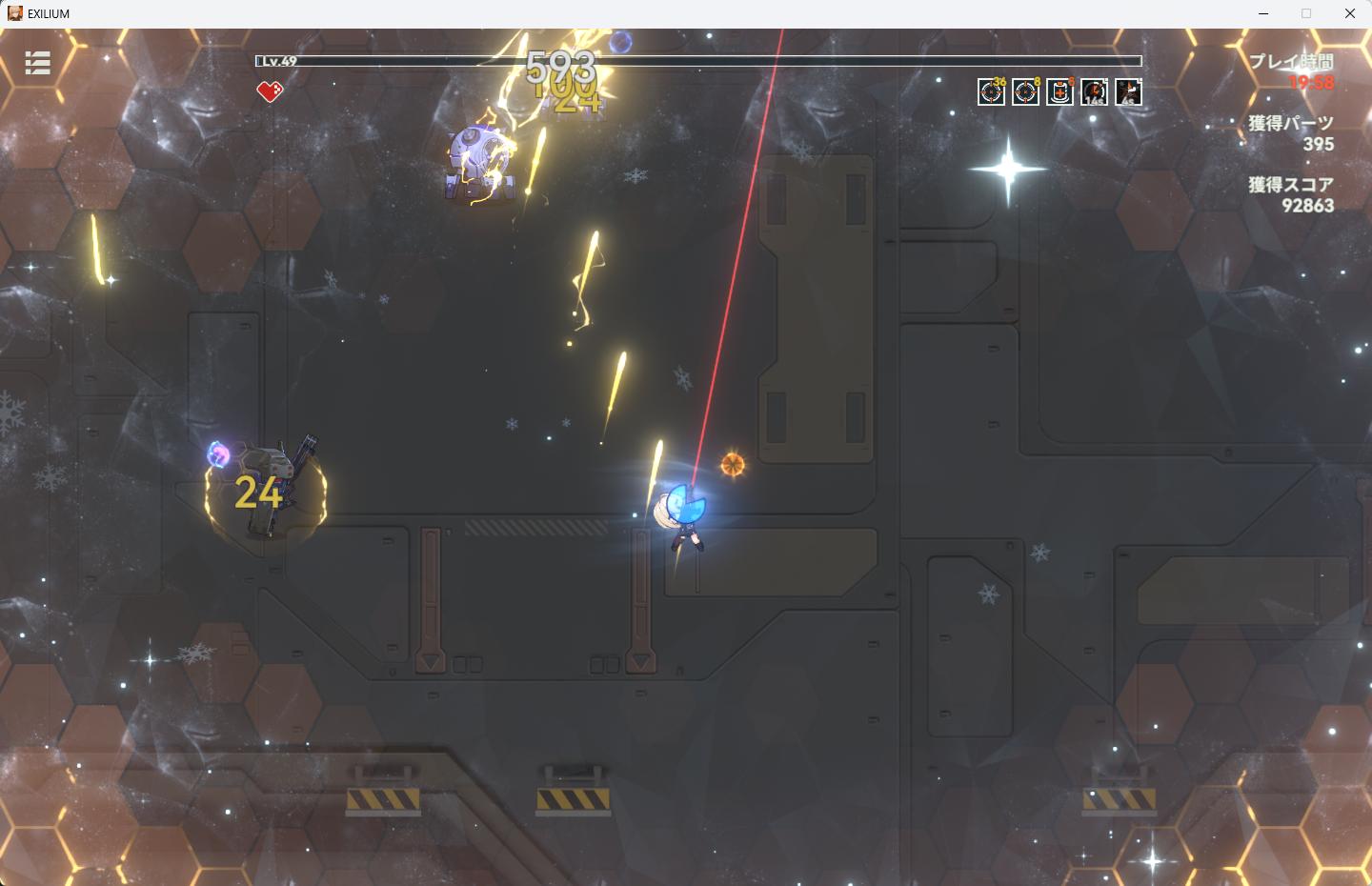
Task: Click the clock icon with 14s cooldown
Action: pyautogui.click(x=1094, y=92)
